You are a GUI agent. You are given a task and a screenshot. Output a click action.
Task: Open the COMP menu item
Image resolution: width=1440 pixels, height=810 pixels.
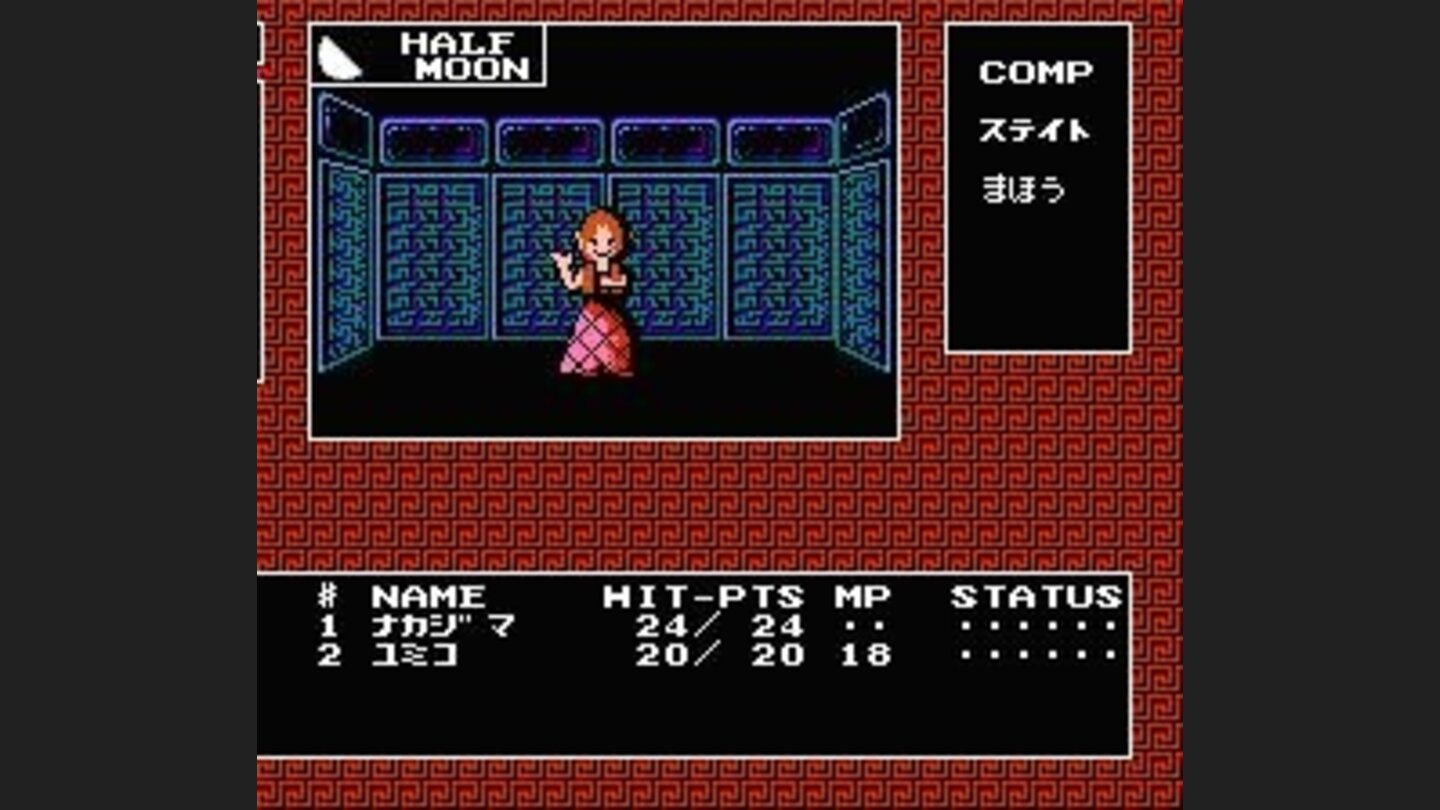coord(1037,70)
